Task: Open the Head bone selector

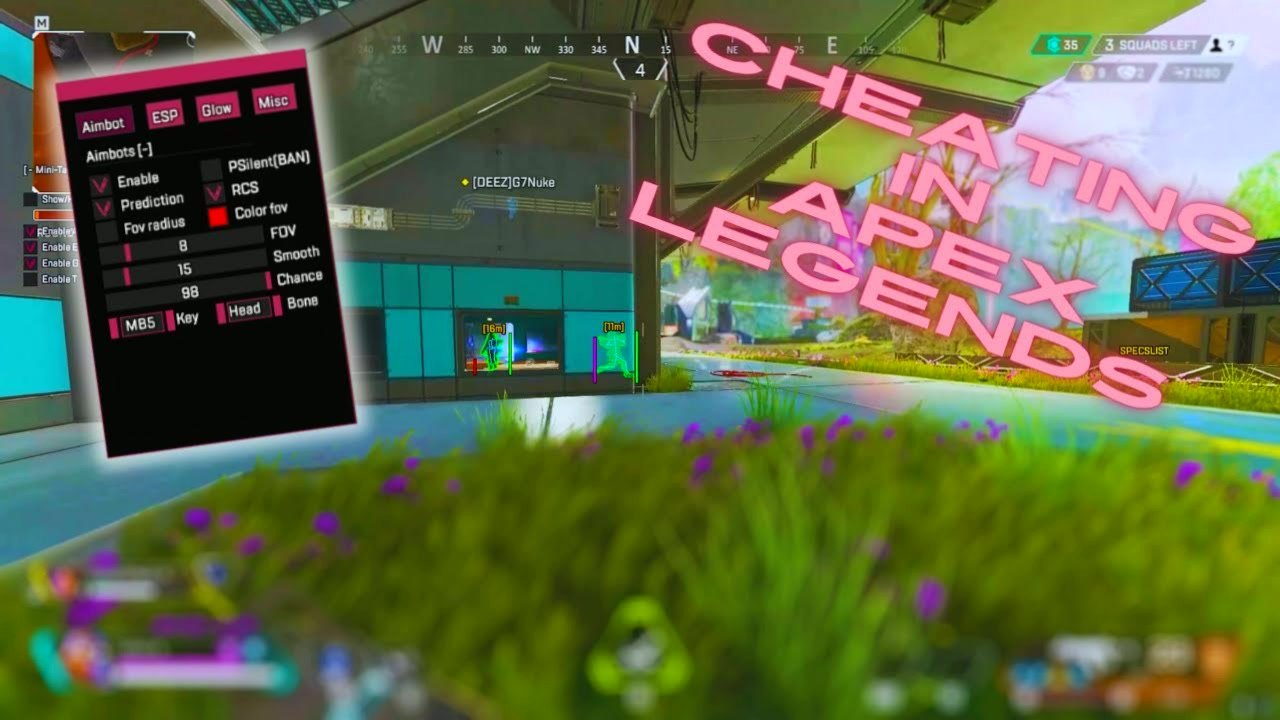Action: pyautogui.click(x=244, y=307)
